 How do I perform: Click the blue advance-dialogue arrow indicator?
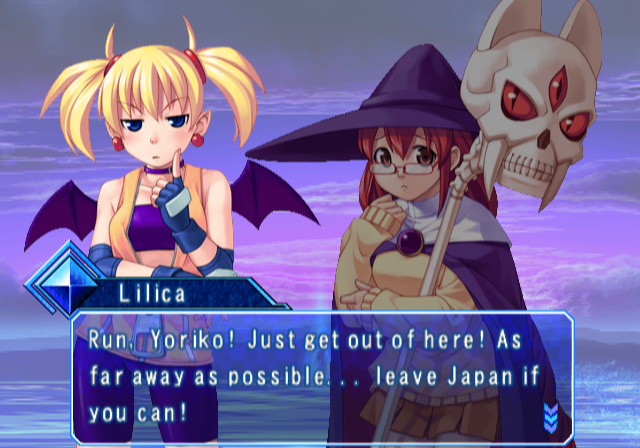point(549,414)
